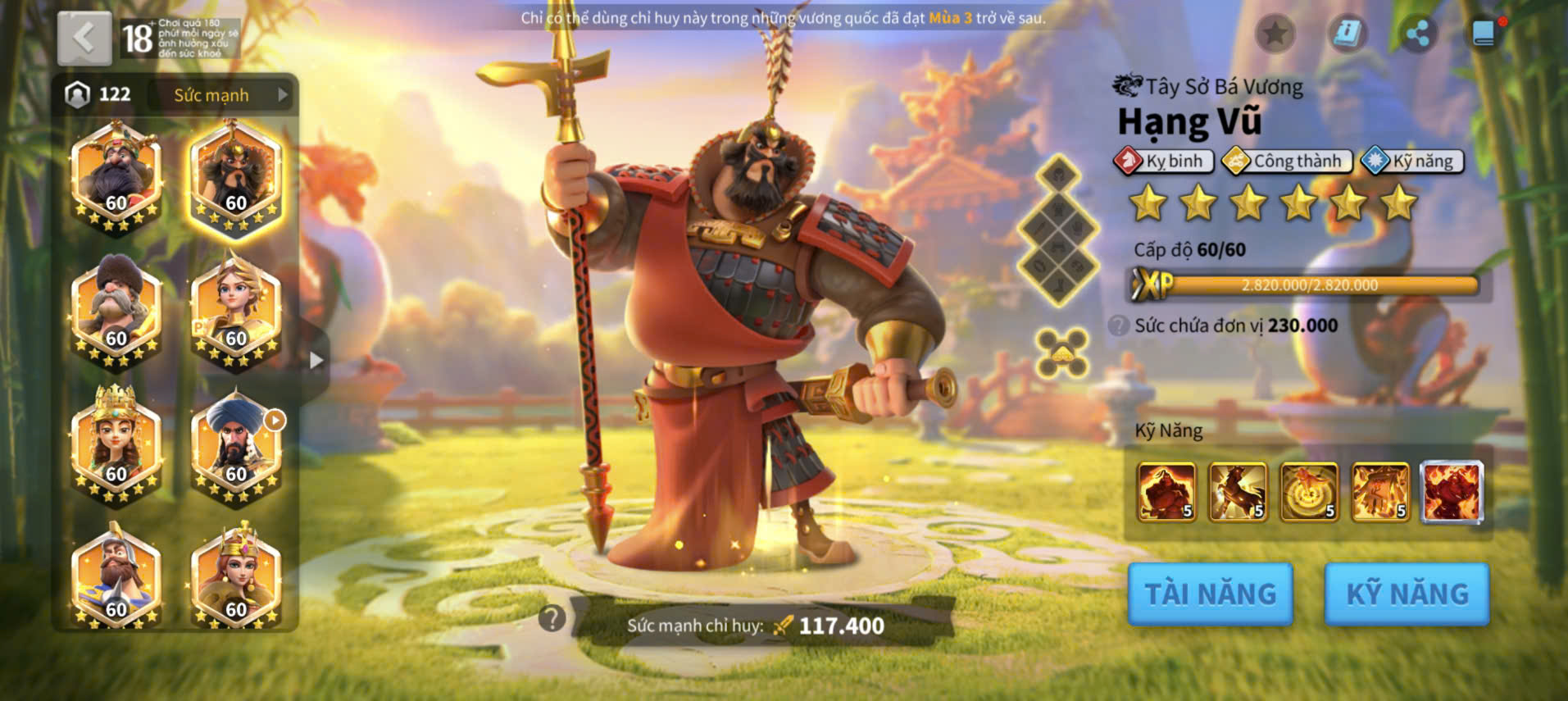Image resolution: width=1568 pixels, height=701 pixels.
Task: Show commander power help question mark
Action: 552,619
